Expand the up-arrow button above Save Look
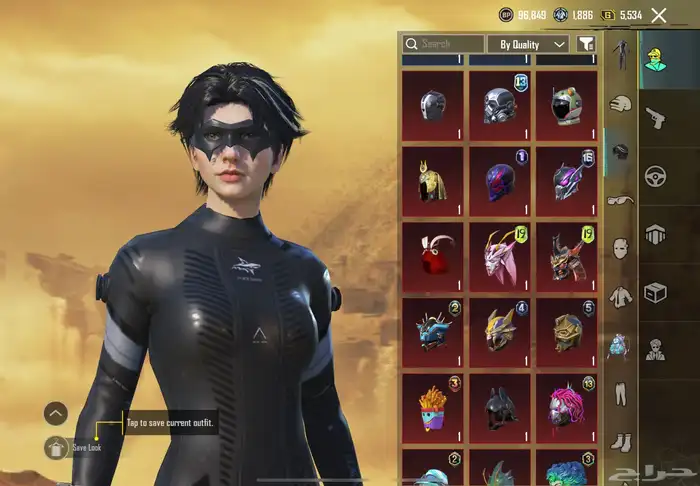 tap(56, 412)
